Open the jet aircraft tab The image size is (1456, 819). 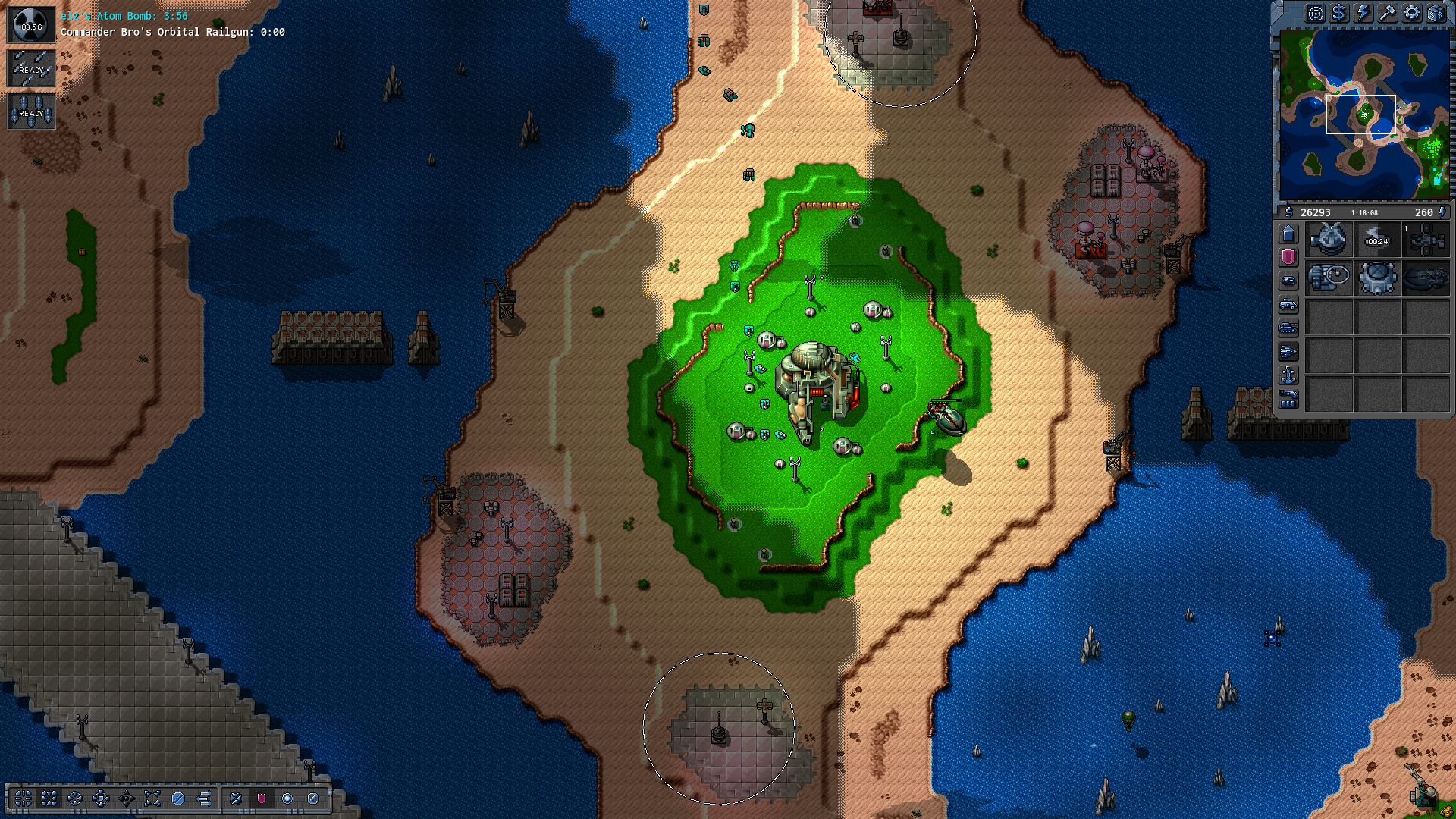pos(1288,351)
